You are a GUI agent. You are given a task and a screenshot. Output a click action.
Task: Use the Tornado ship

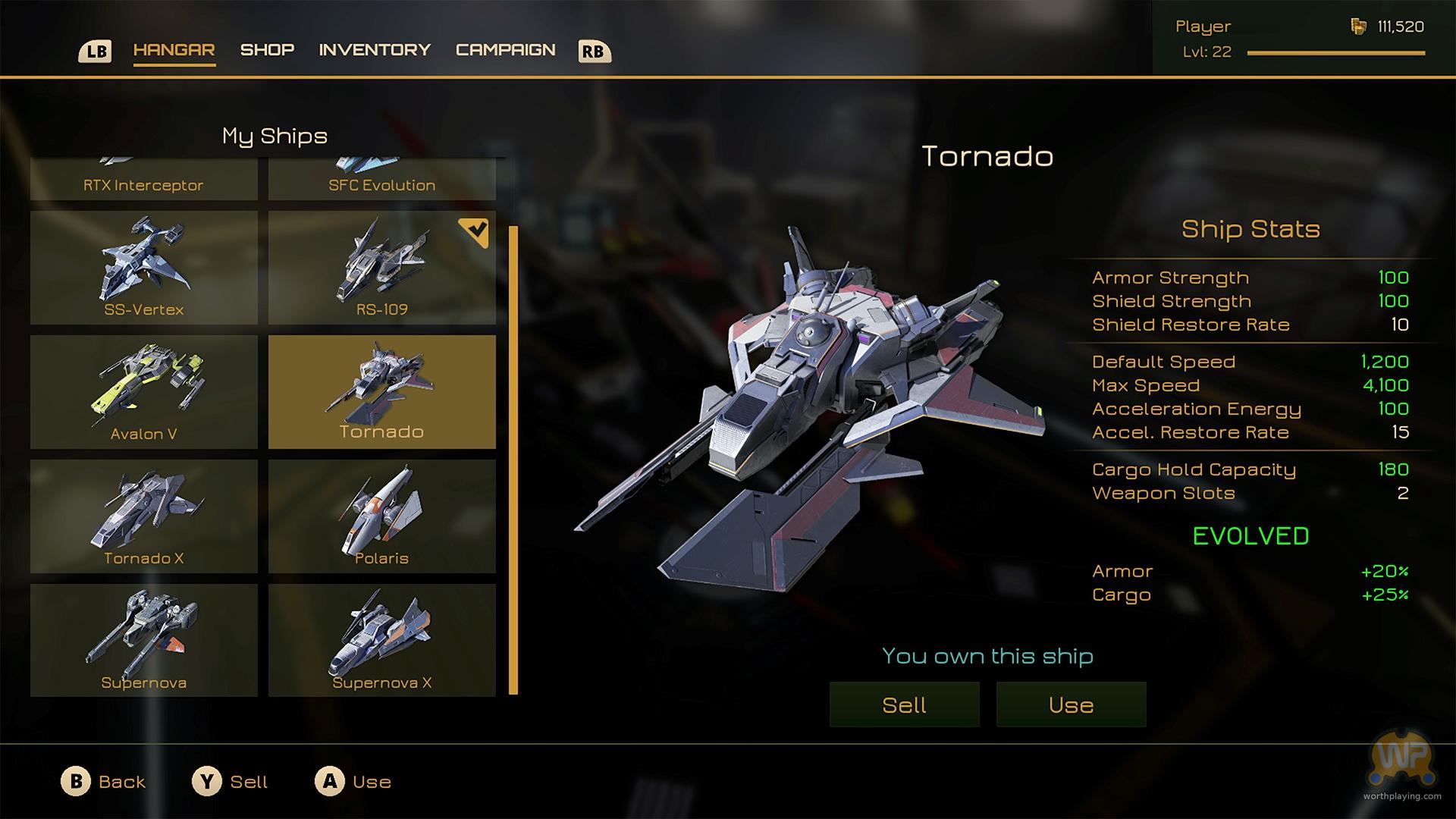pyautogui.click(x=1071, y=704)
